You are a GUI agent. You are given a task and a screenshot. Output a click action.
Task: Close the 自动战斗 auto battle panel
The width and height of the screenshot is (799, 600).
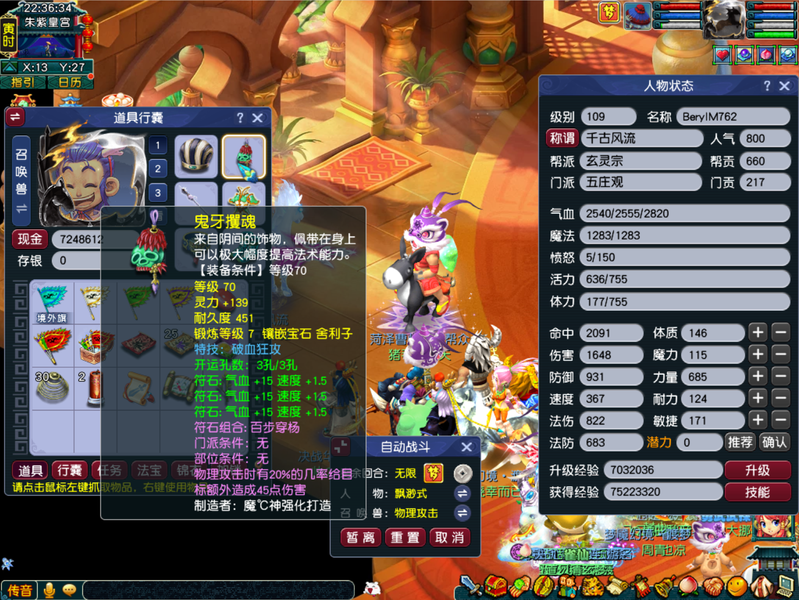click(466, 447)
